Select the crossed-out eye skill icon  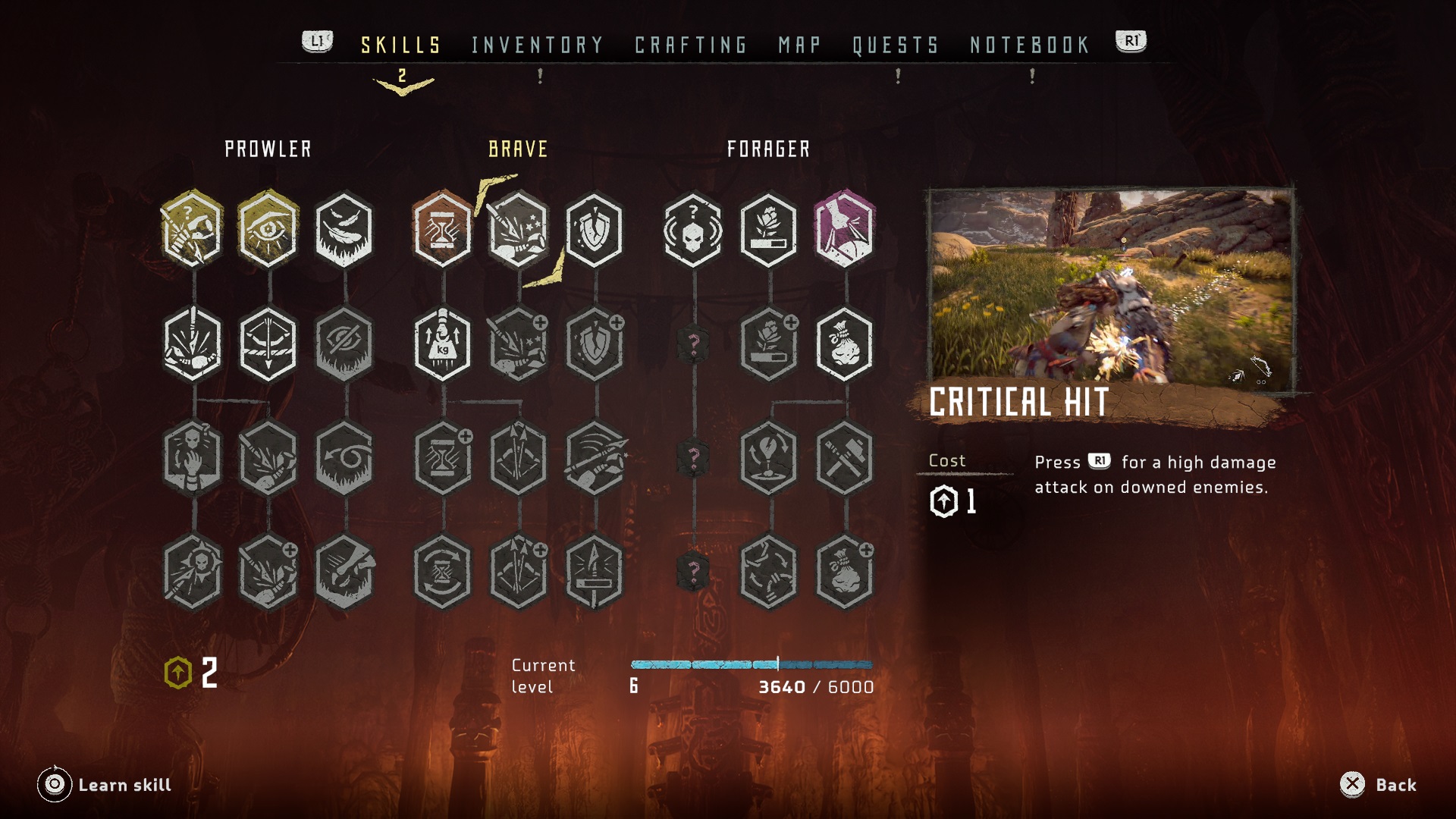pos(344,344)
